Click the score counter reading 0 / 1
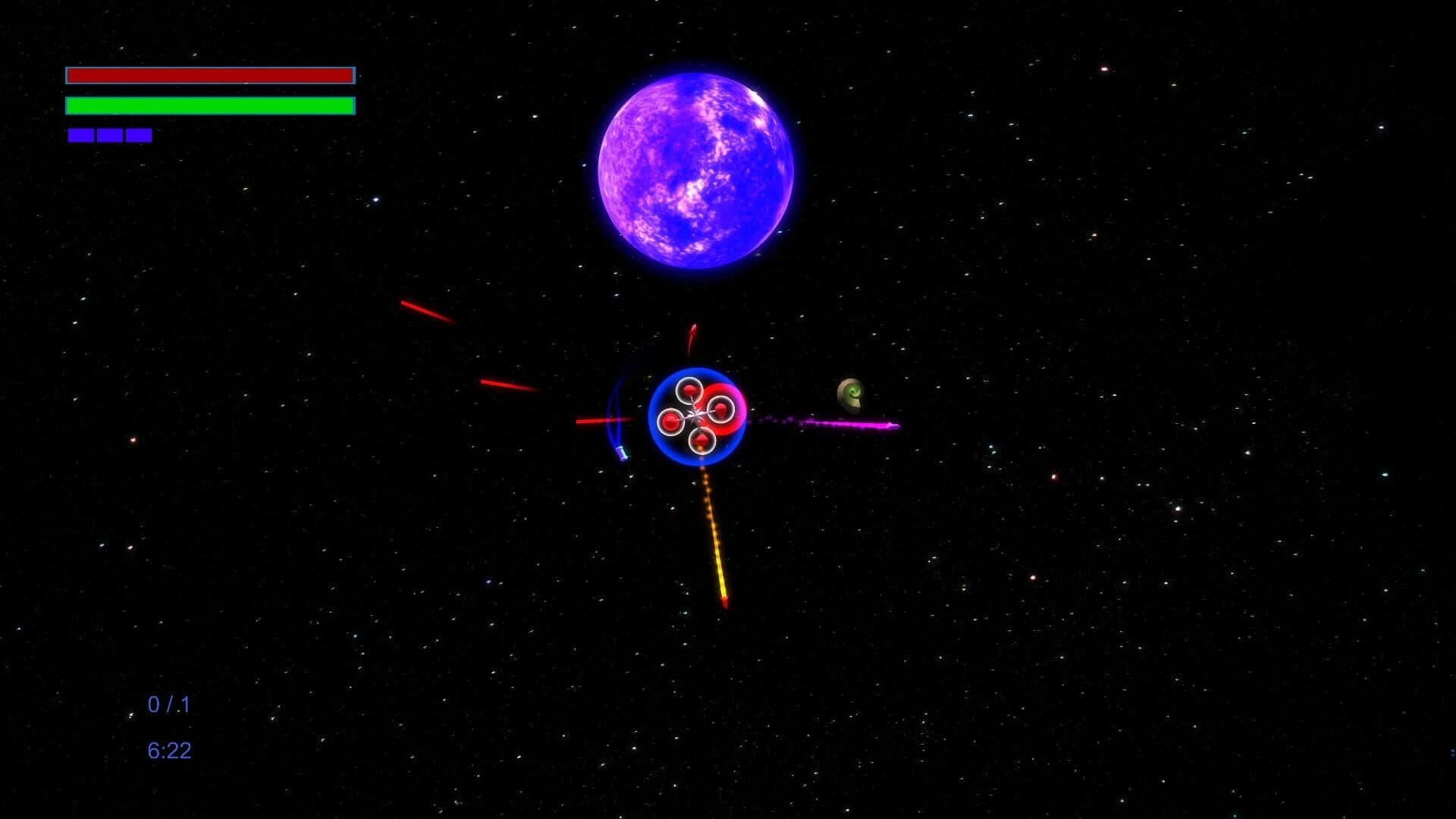 (168, 704)
